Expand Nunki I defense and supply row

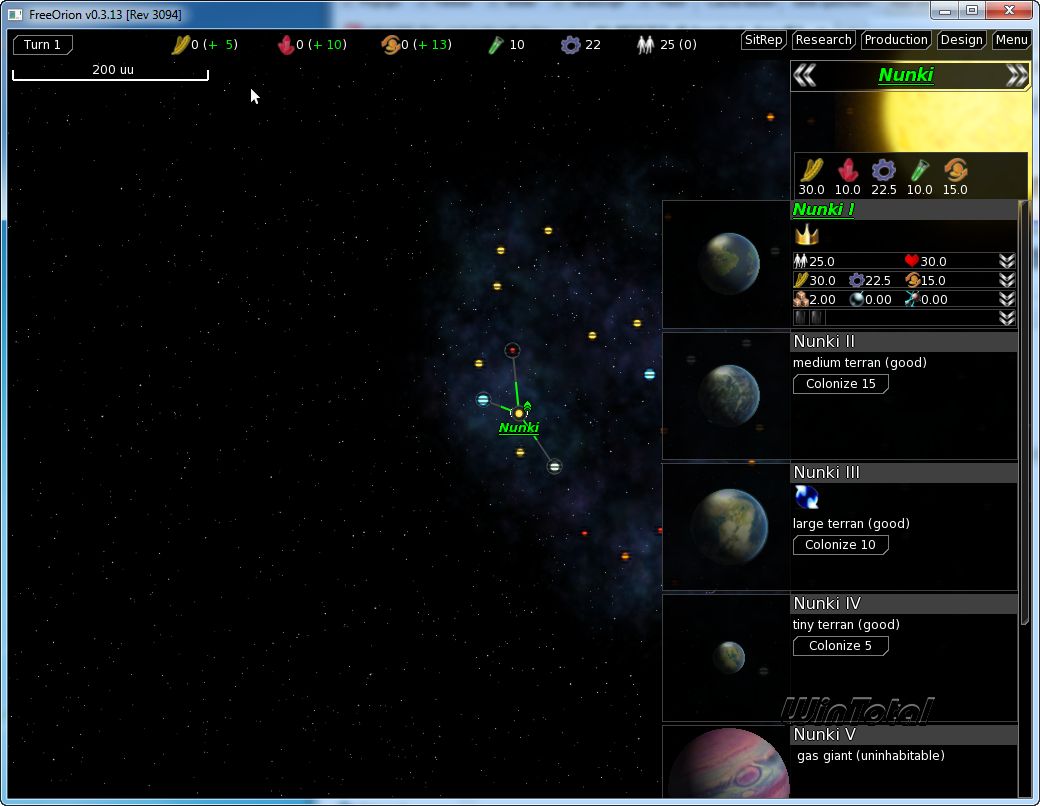pos(1007,299)
